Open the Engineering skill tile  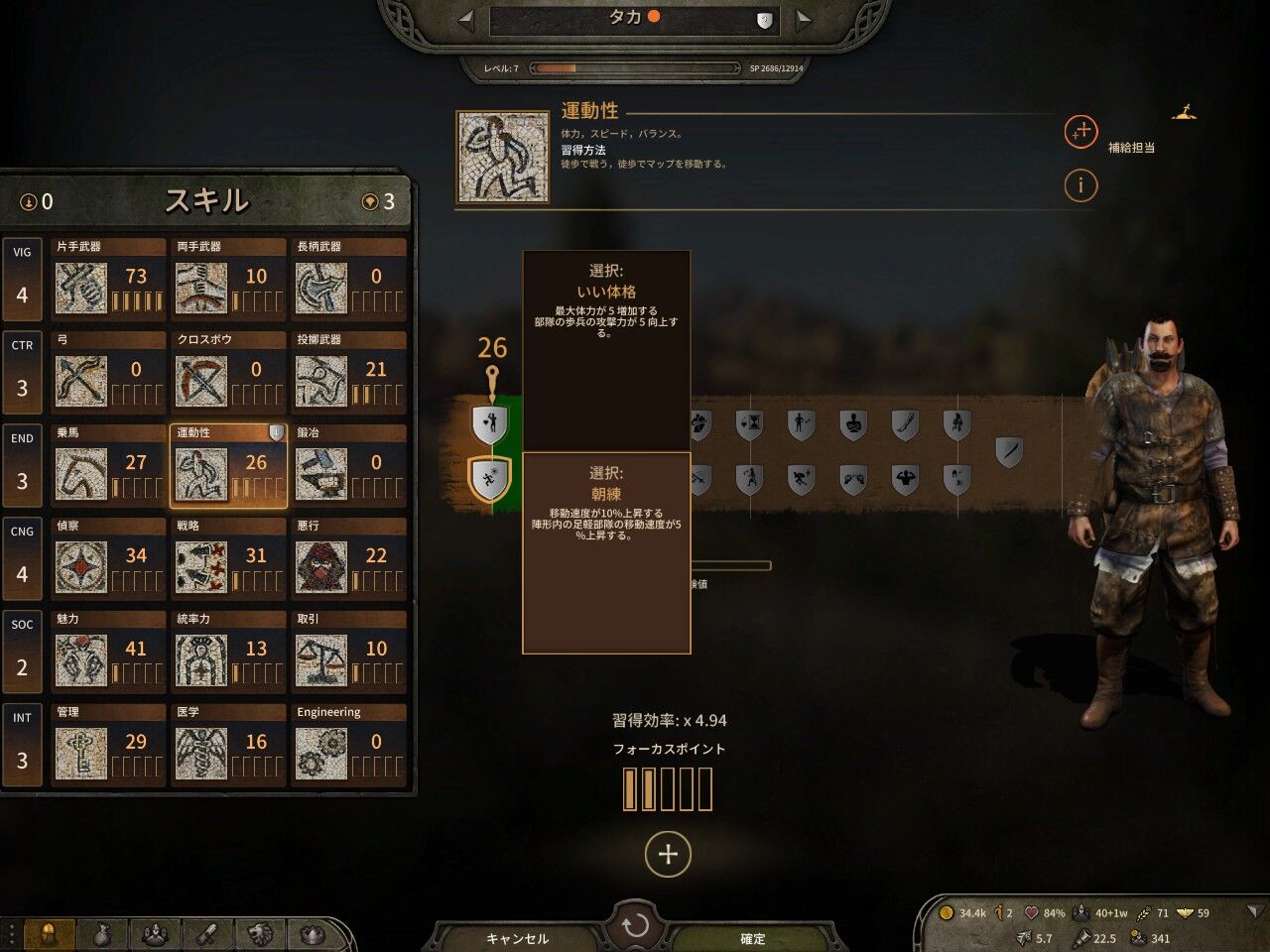349,744
